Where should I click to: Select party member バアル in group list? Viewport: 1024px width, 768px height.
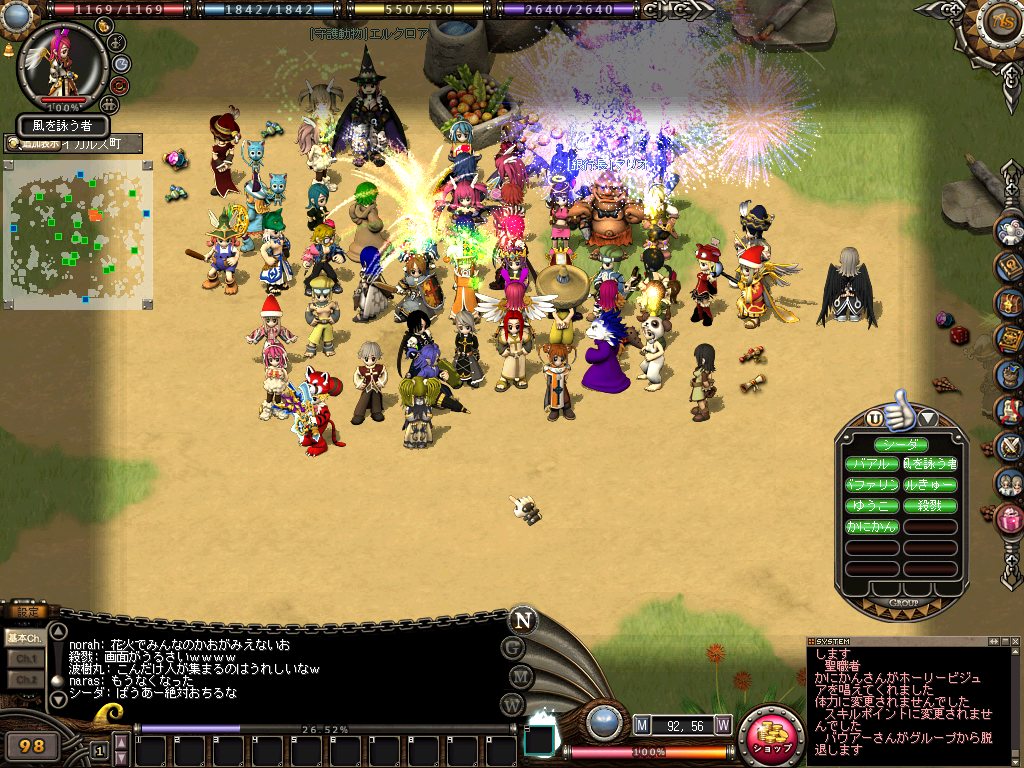[872, 465]
